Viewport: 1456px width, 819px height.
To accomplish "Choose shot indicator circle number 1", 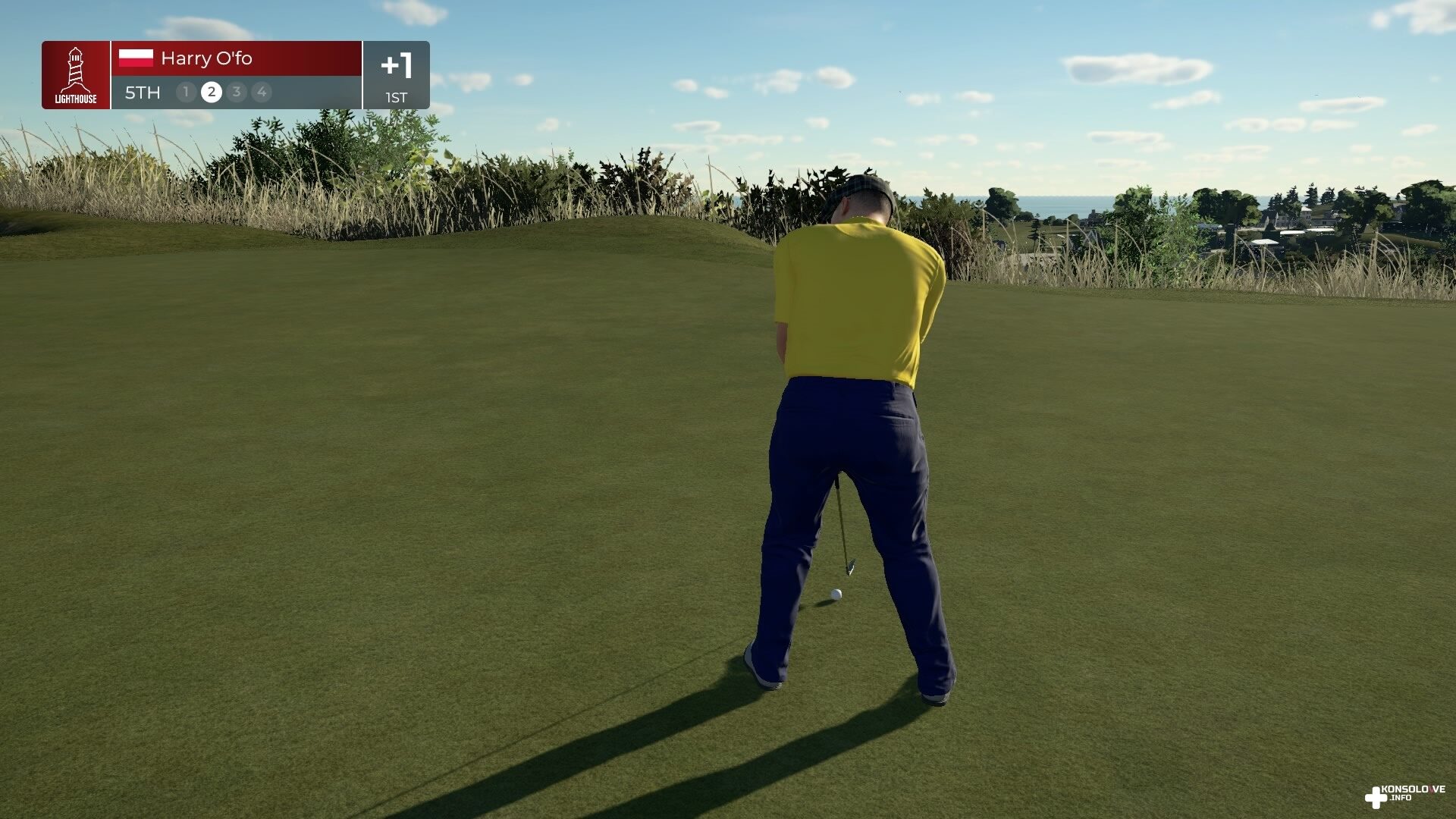I will (186, 93).
